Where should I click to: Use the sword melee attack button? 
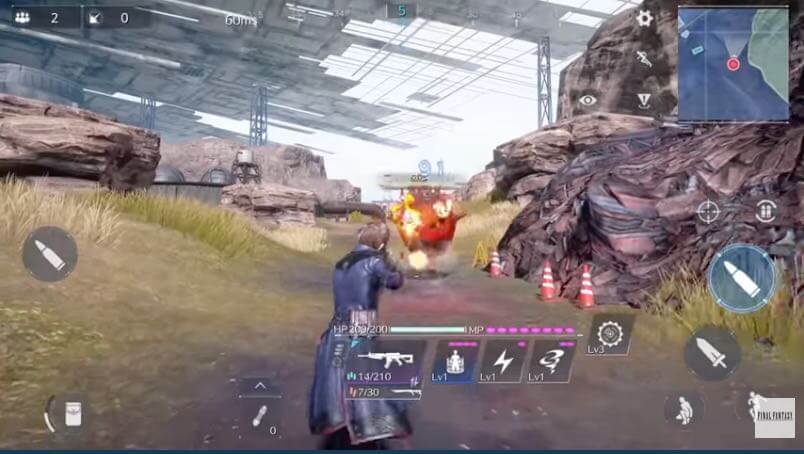[x=712, y=352]
